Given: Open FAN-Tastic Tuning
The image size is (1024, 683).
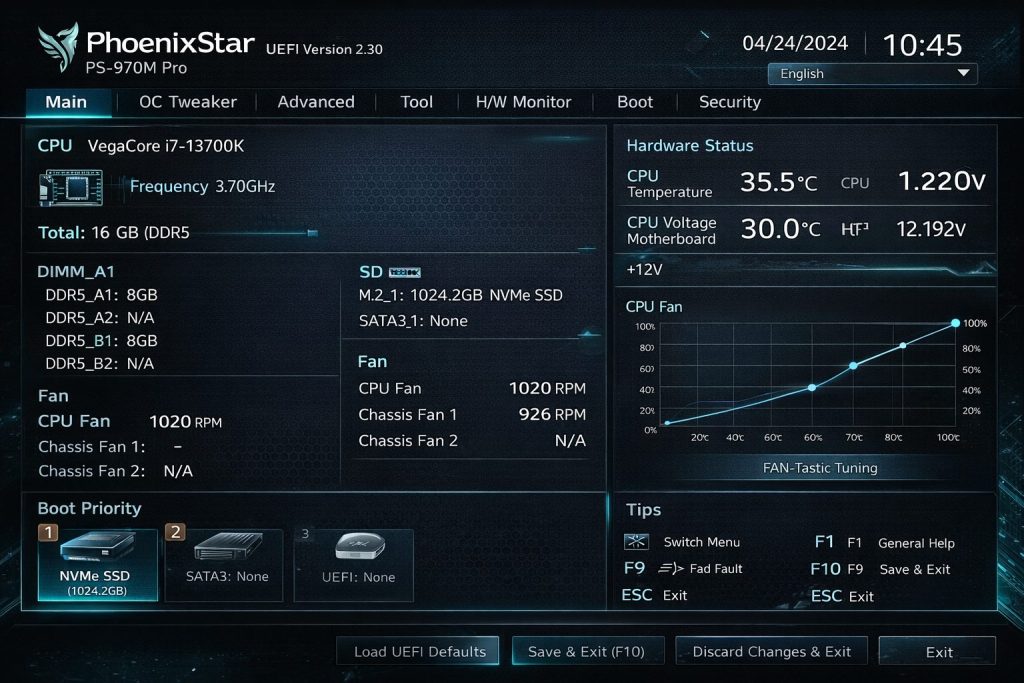Looking at the screenshot, I should [820, 468].
